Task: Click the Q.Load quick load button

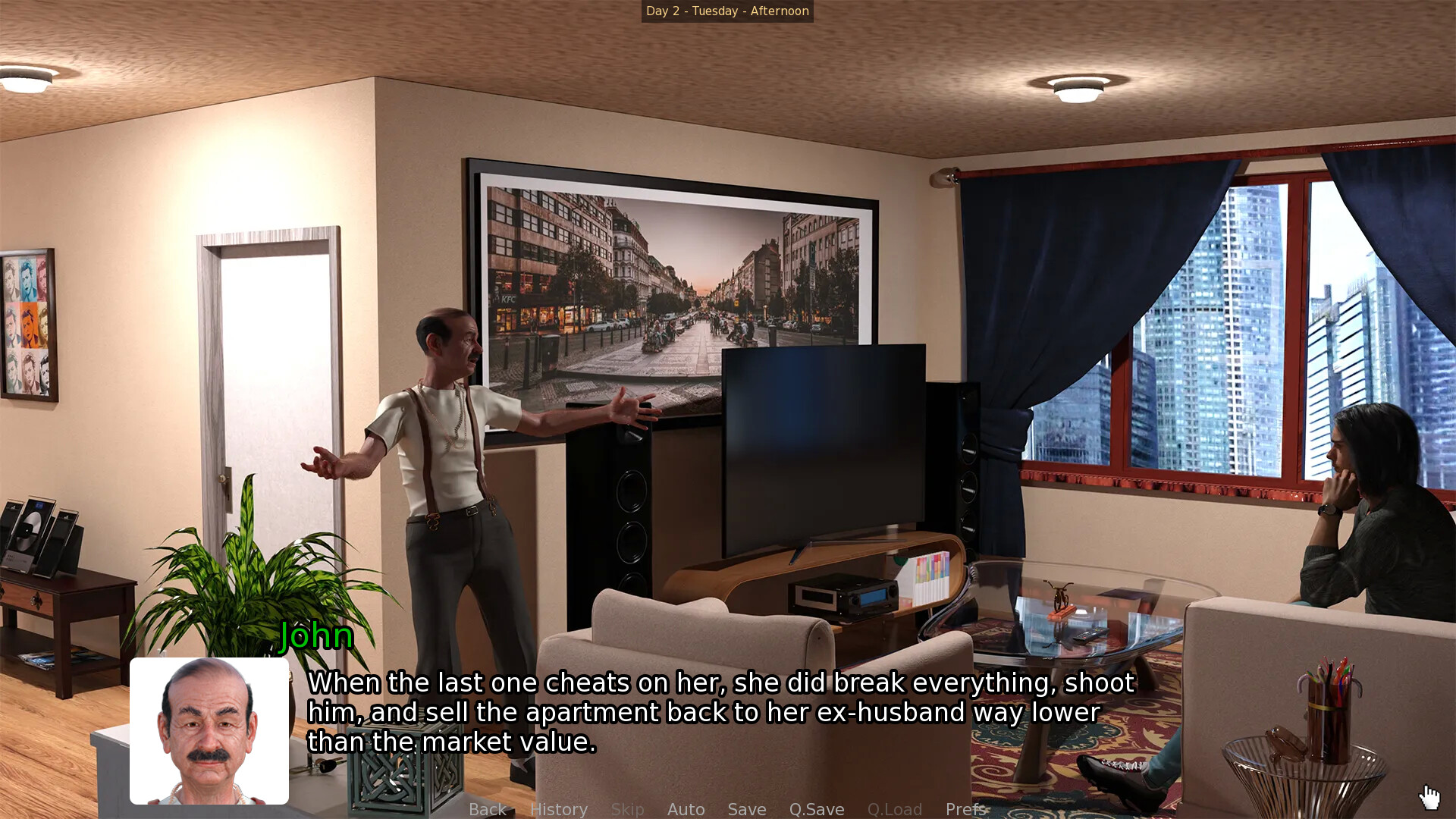Action: click(895, 809)
